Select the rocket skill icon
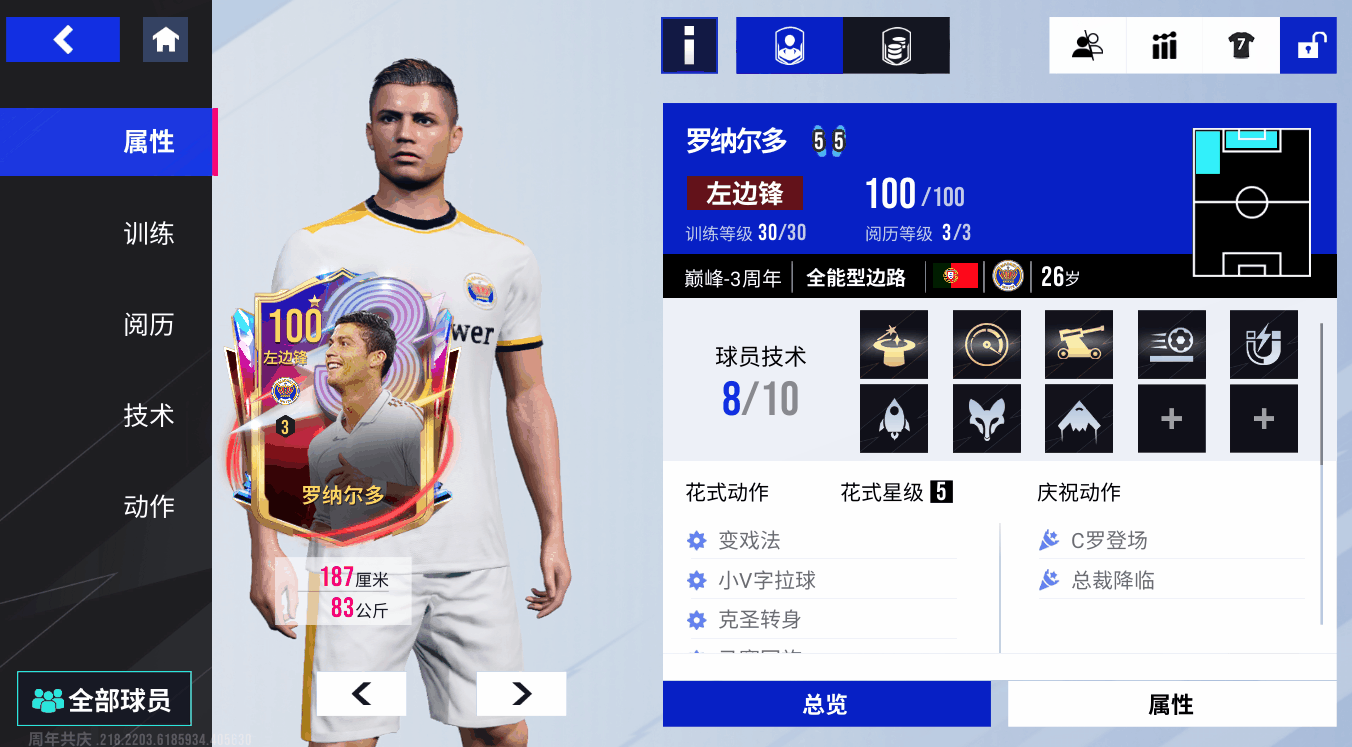The height and width of the screenshot is (747, 1352). (x=894, y=419)
